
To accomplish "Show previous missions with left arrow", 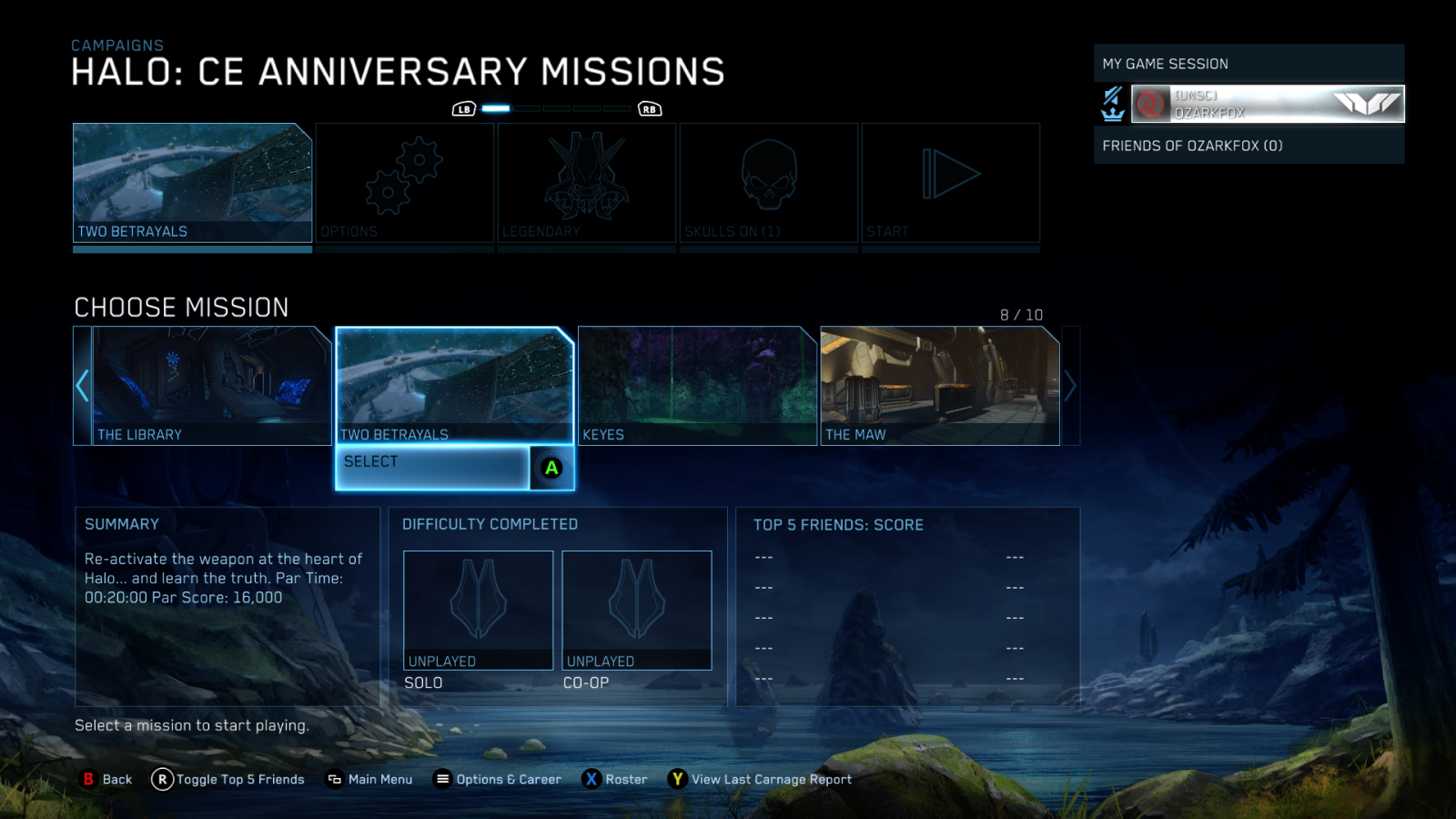I will pyautogui.click(x=82, y=386).
